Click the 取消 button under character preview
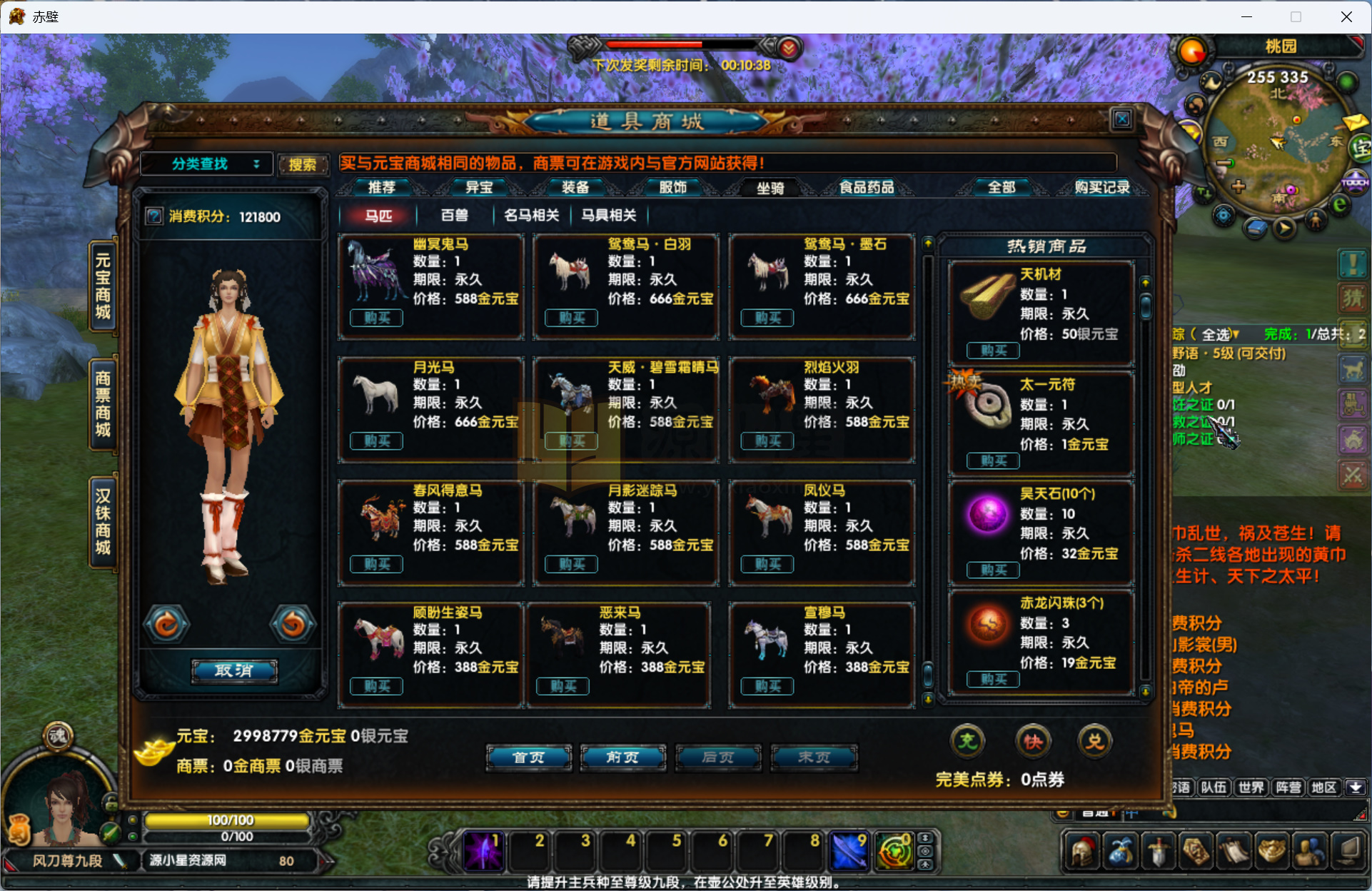 234,670
